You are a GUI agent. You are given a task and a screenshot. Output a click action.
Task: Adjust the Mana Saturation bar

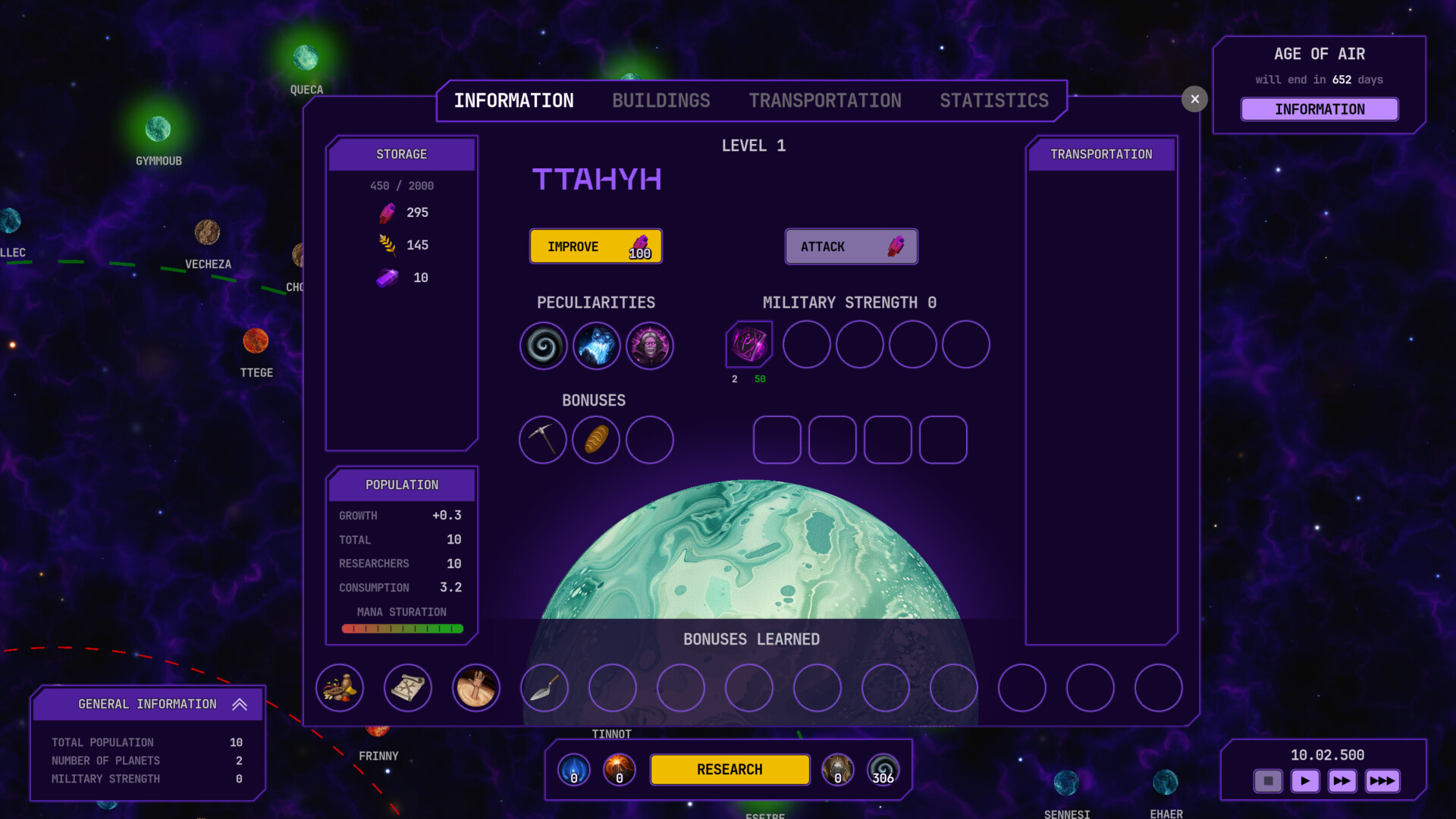(x=403, y=628)
